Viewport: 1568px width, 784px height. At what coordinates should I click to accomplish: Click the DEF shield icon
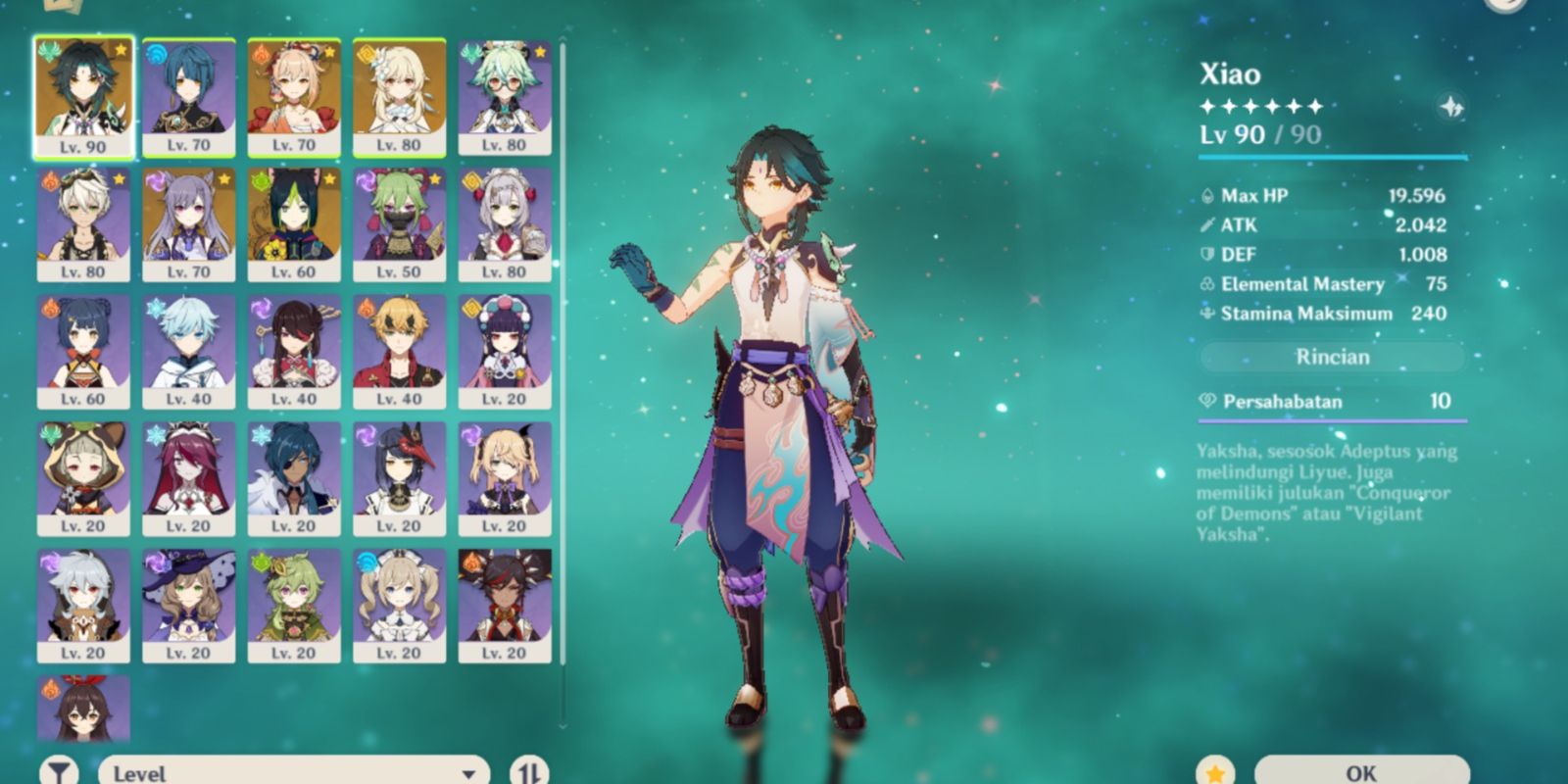click(x=1208, y=254)
